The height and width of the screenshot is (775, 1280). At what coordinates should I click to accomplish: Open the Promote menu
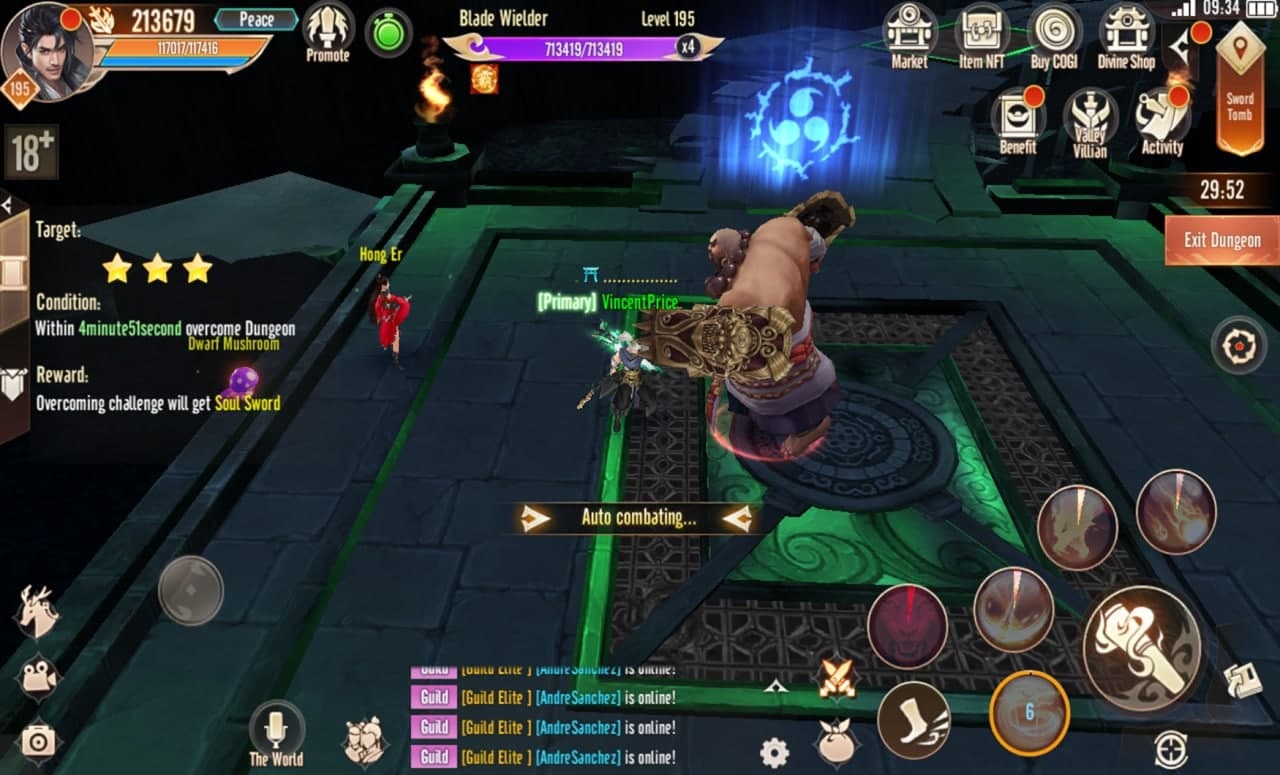pyautogui.click(x=328, y=32)
